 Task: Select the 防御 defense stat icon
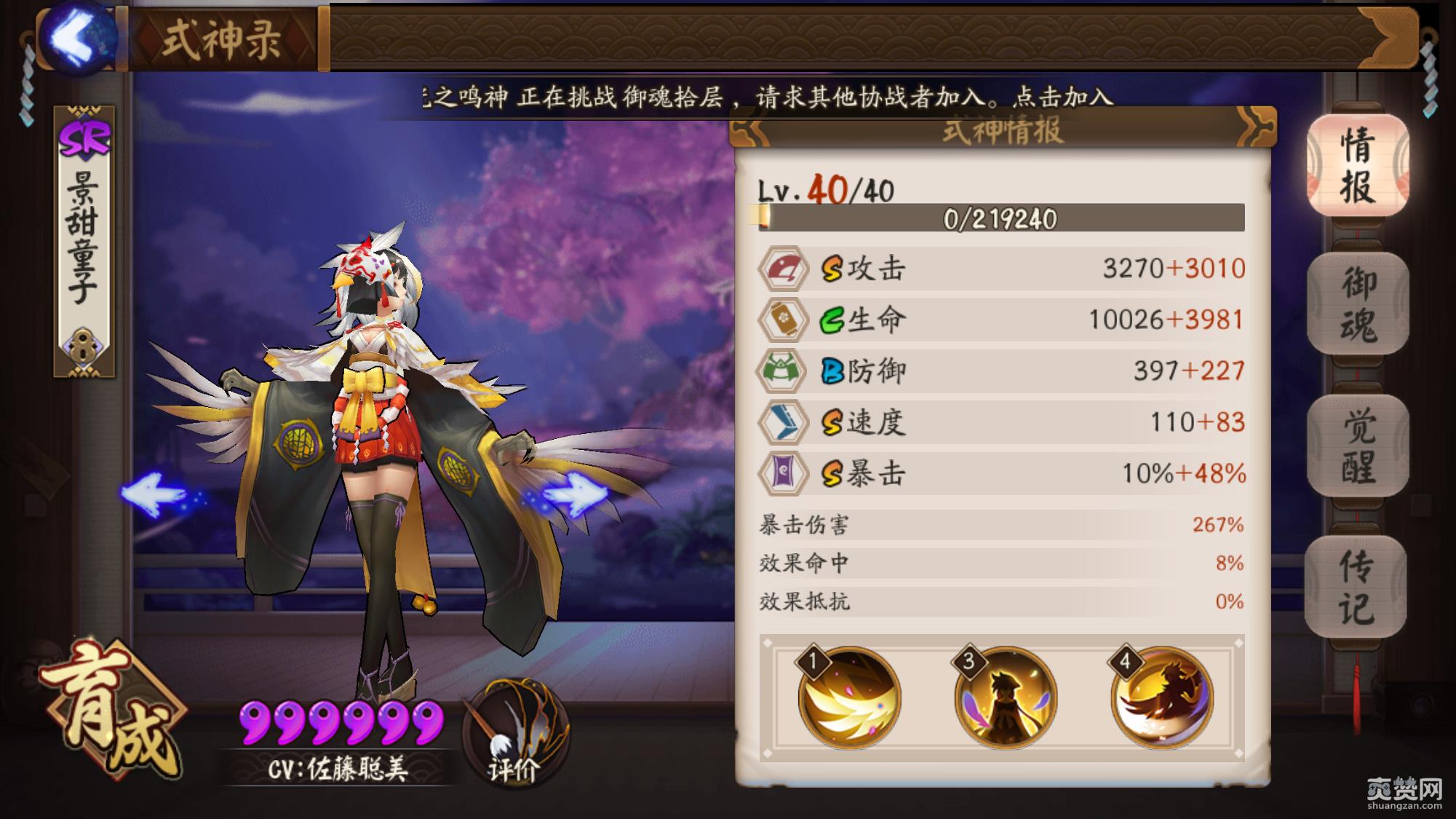(x=786, y=369)
